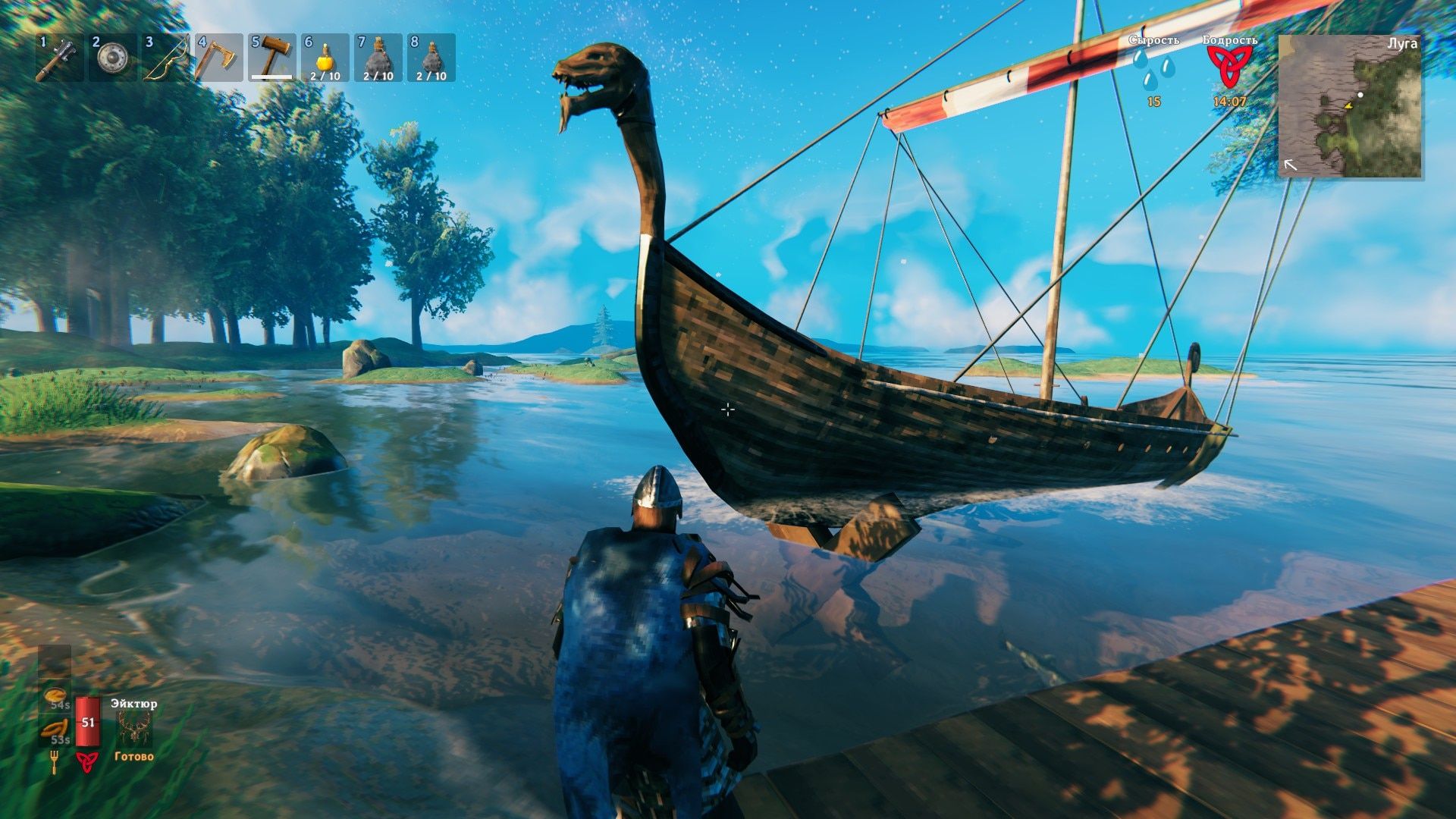Select the 53s sausage food slot
1456x819 pixels.
pos(55,728)
